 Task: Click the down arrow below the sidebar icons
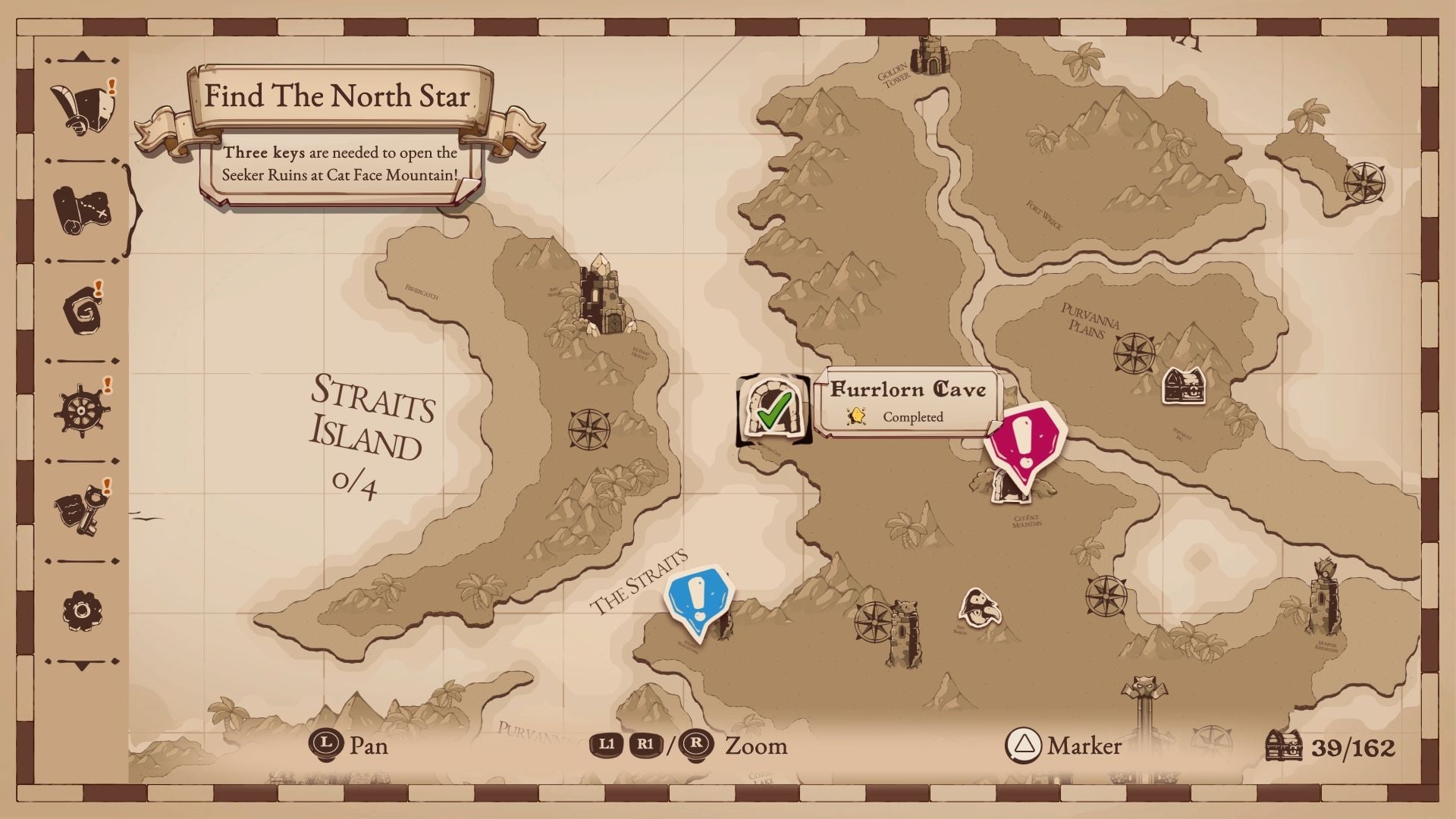tap(80, 661)
